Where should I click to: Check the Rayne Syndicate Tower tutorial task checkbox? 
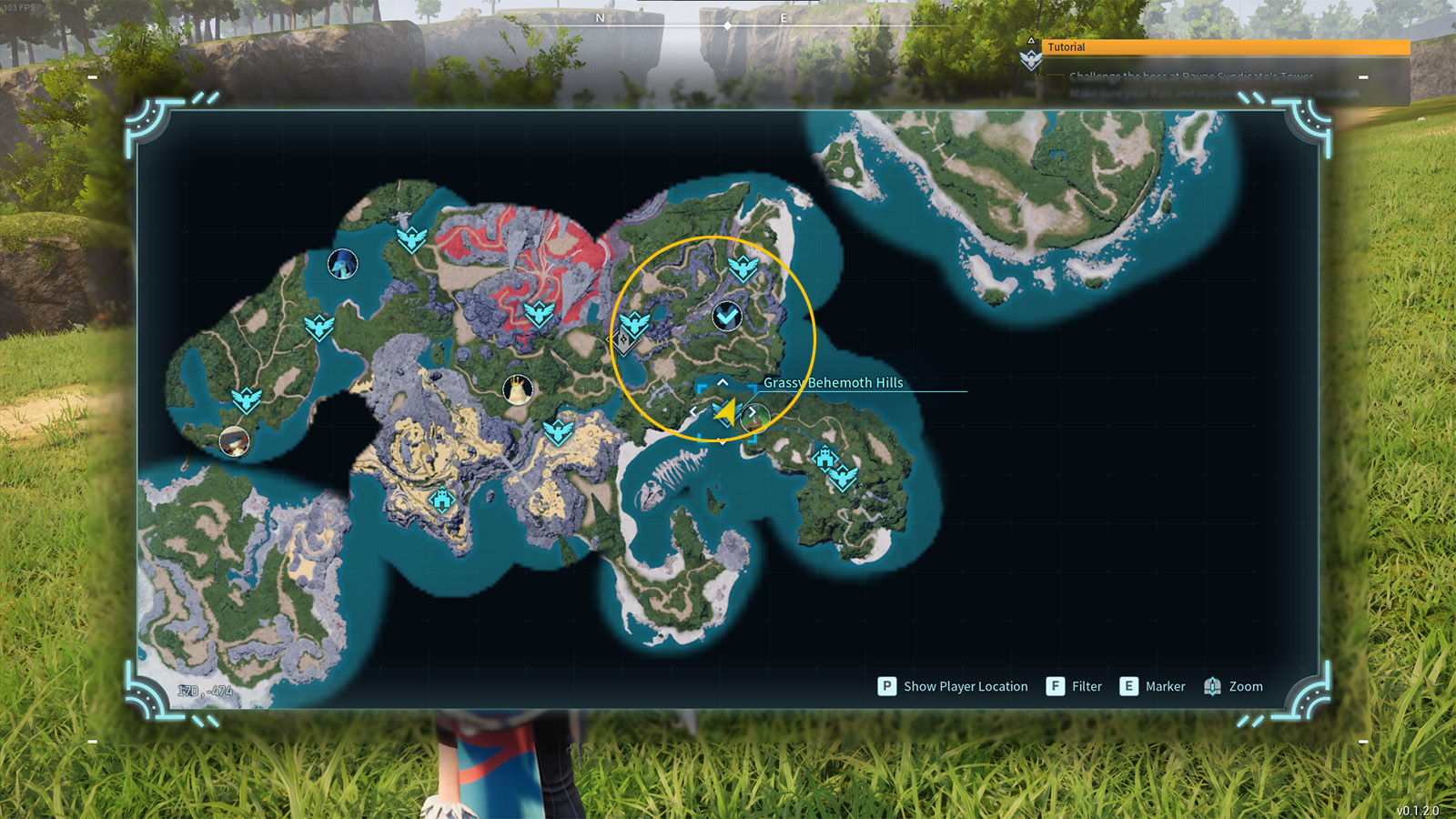coord(1054,76)
